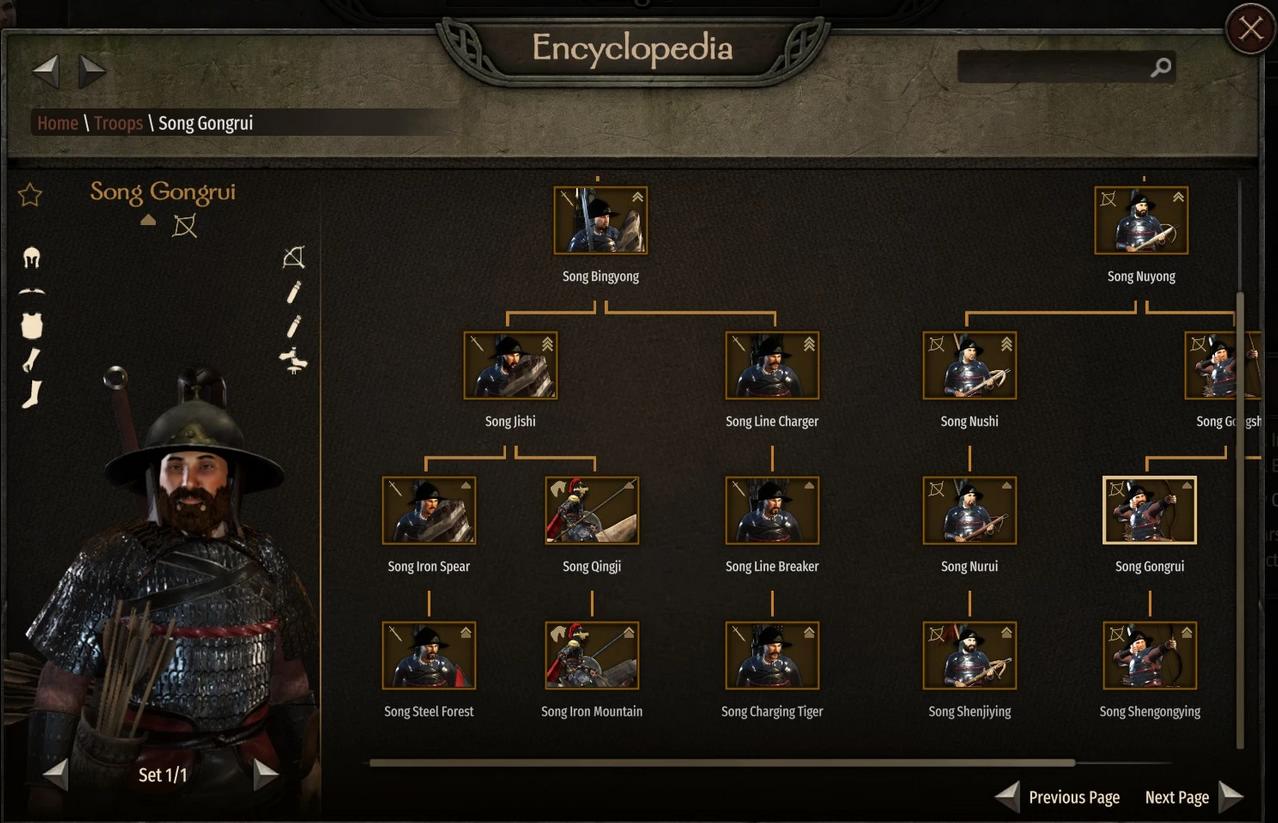Image resolution: width=1278 pixels, height=823 pixels.
Task: Close the Encyclopedia window
Action: [1250, 29]
